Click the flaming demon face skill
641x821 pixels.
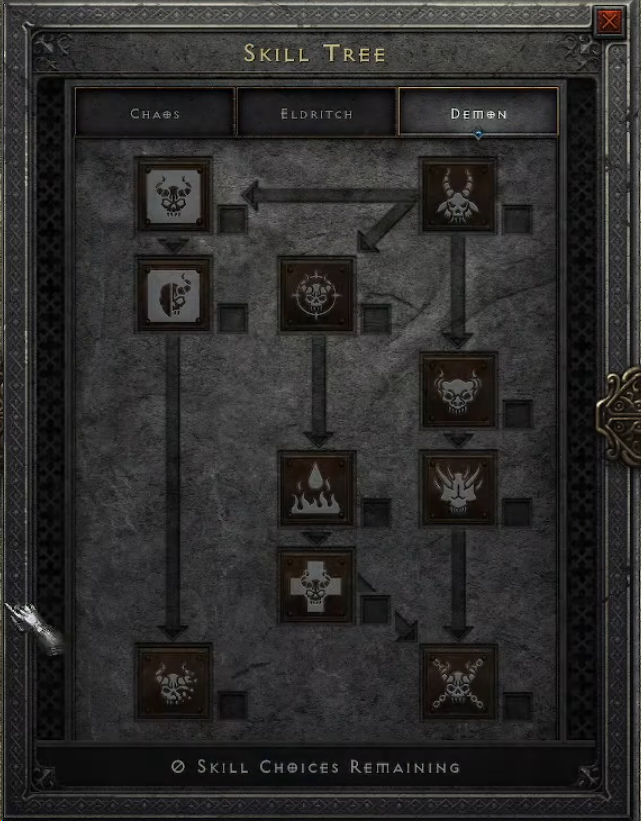[459, 488]
